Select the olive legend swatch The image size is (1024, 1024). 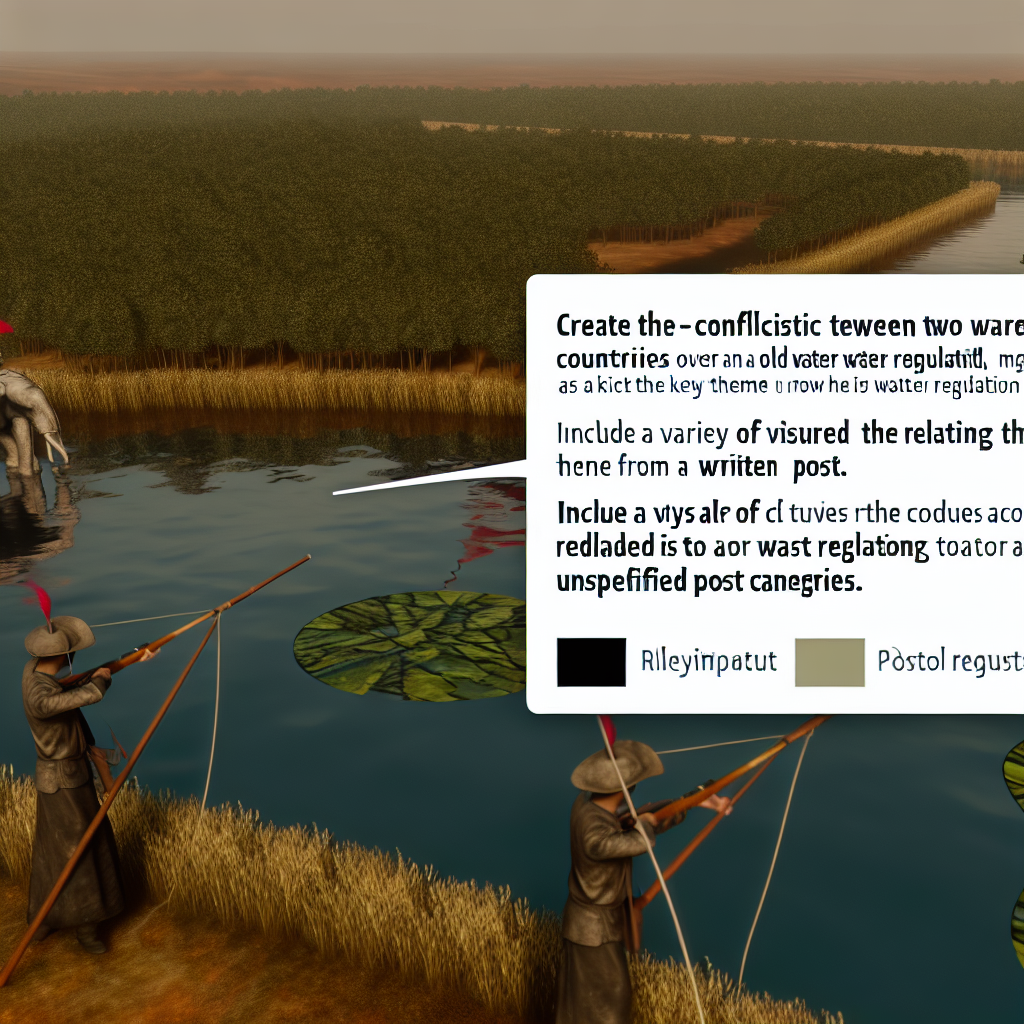point(829,662)
